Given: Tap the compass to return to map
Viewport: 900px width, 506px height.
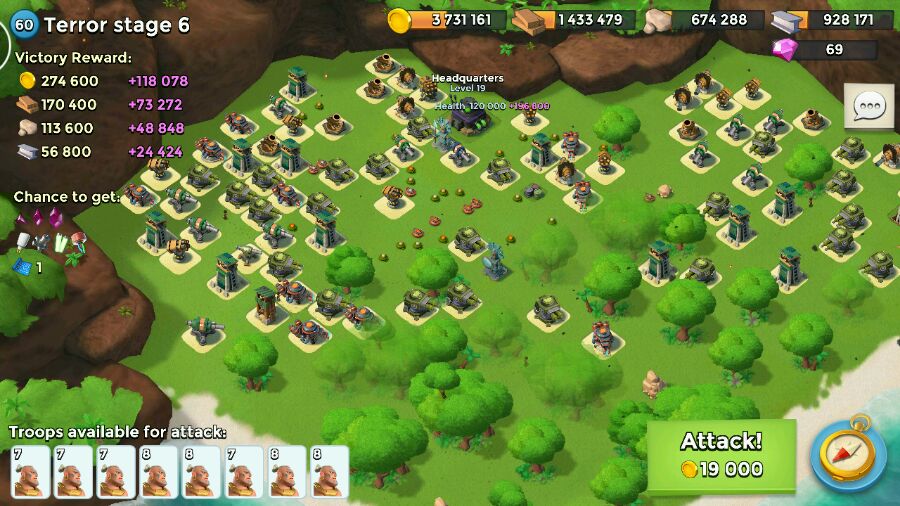Looking at the screenshot, I should [847, 453].
